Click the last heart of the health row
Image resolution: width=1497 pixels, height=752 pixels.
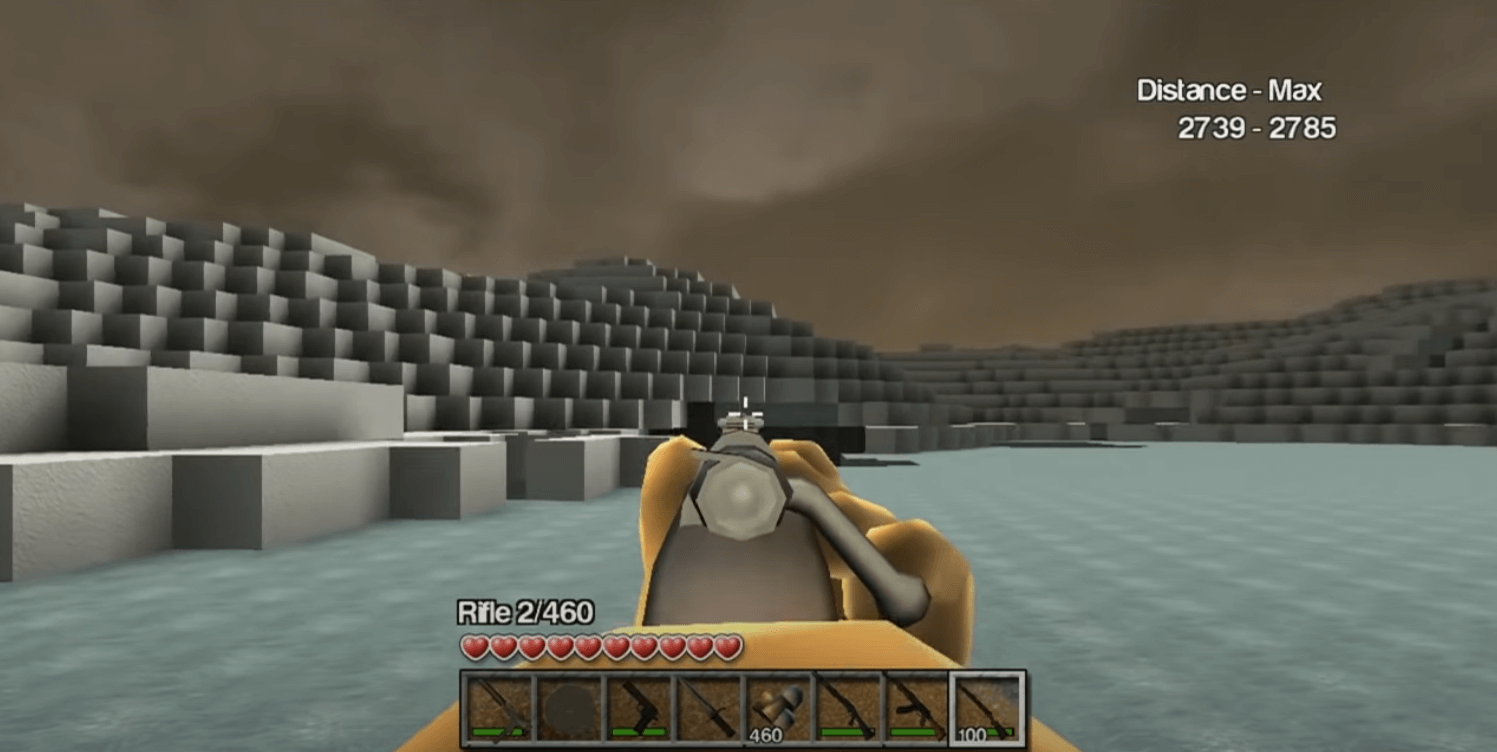pos(729,648)
